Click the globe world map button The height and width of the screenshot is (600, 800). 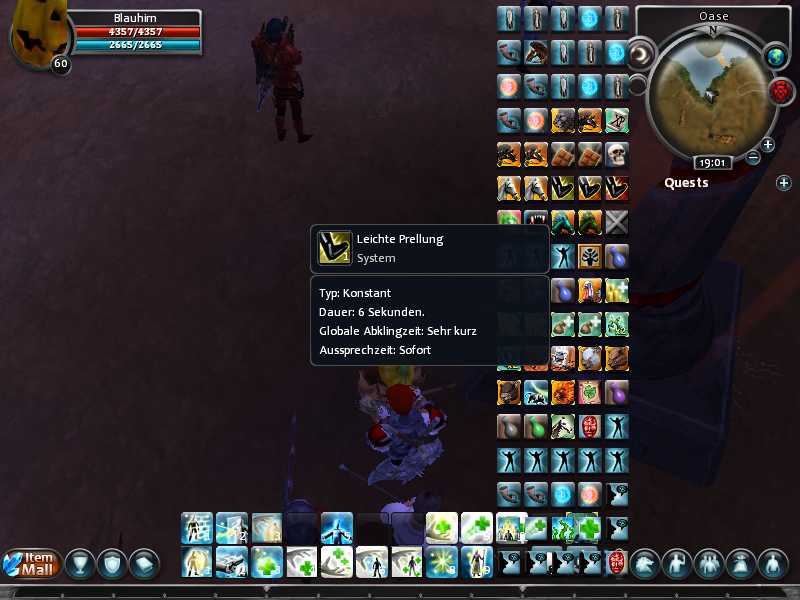[x=777, y=57]
